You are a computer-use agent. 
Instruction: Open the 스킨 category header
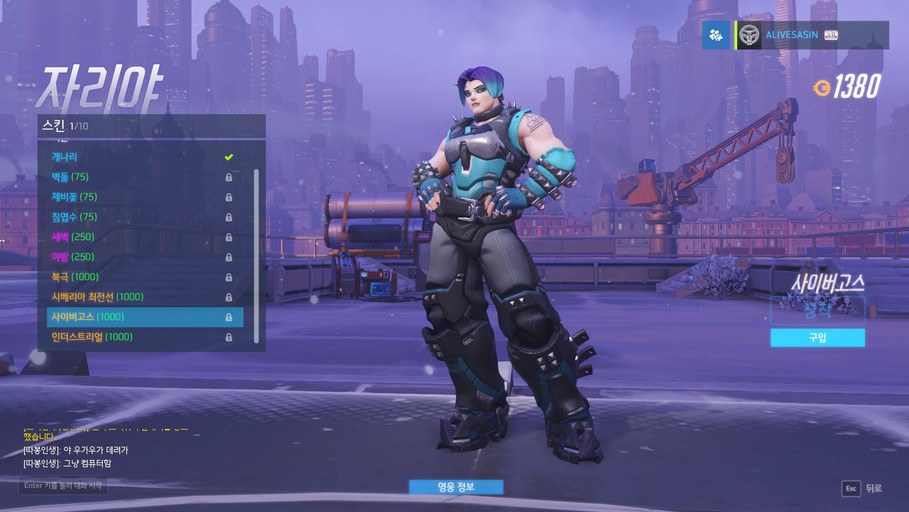coord(150,126)
